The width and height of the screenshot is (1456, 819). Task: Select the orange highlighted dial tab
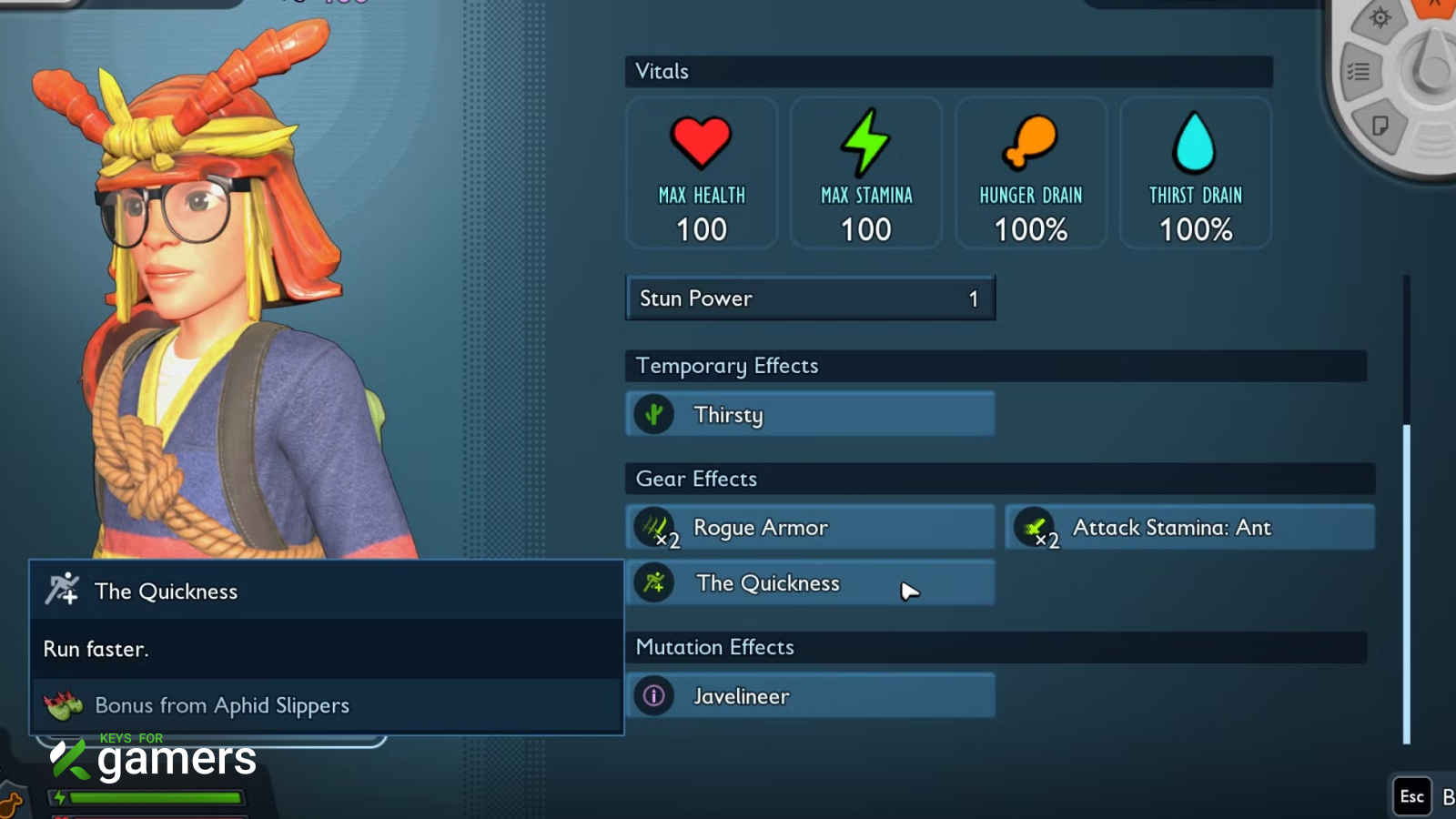pos(1436,5)
